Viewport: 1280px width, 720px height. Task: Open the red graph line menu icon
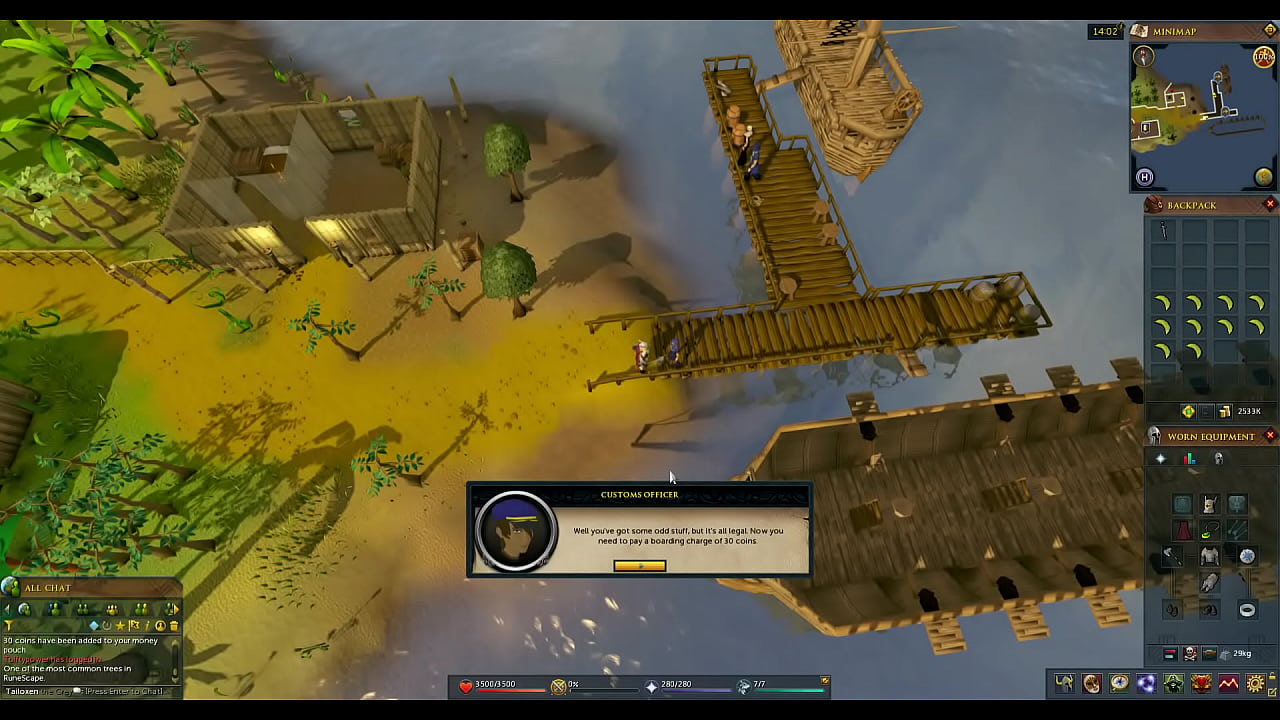pos(1228,684)
